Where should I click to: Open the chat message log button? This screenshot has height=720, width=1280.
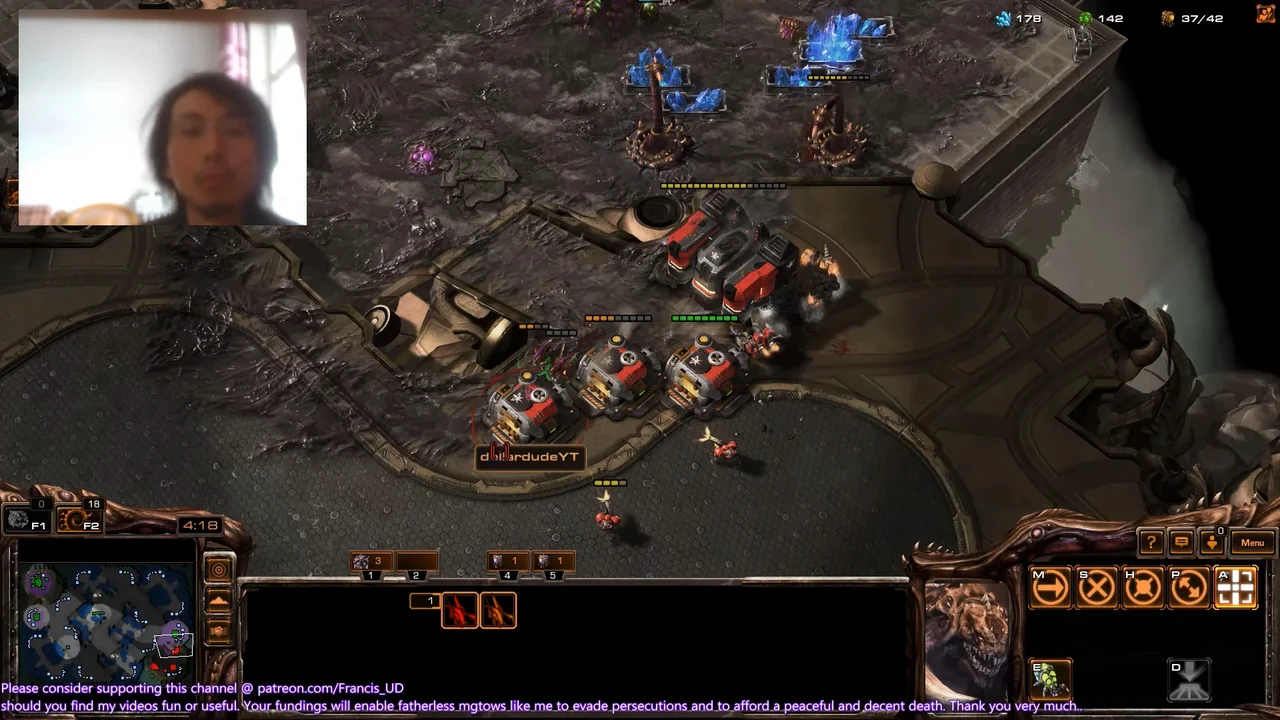click(x=1181, y=543)
